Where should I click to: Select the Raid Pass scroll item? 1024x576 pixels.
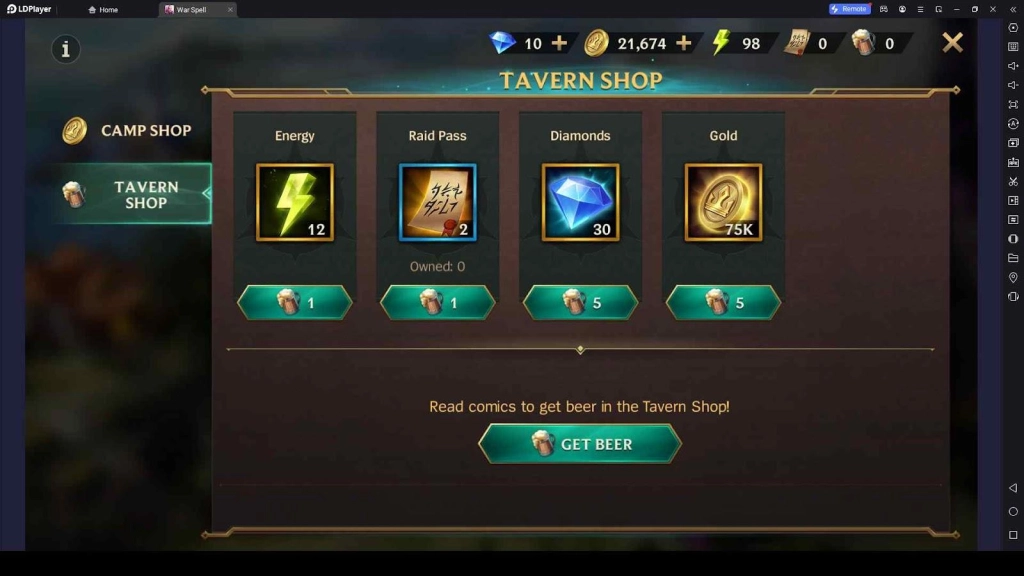[x=438, y=202]
